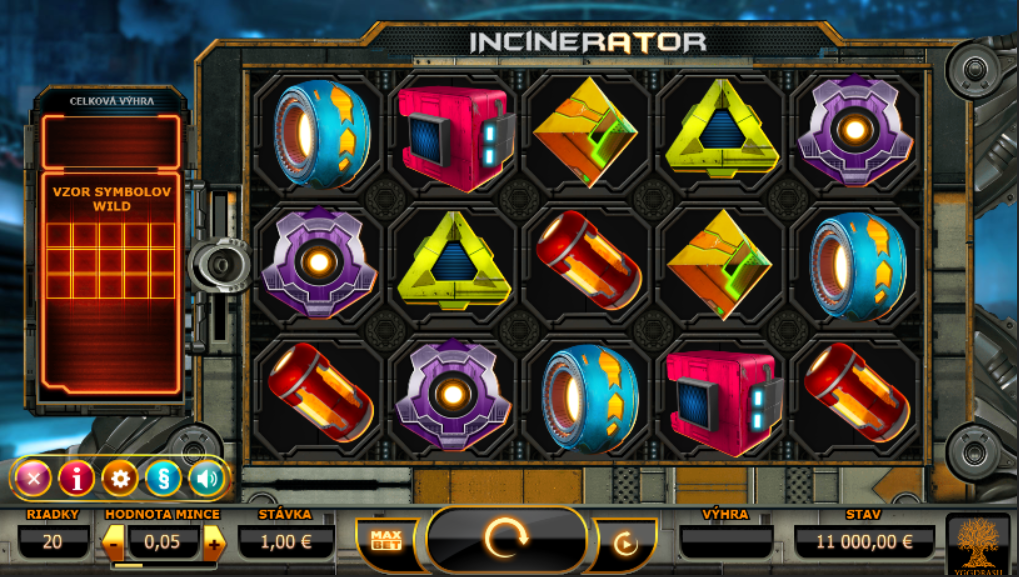This screenshot has height=577, width=1019.
Task: Open game settings via the gear icon
Action: click(x=120, y=478)
